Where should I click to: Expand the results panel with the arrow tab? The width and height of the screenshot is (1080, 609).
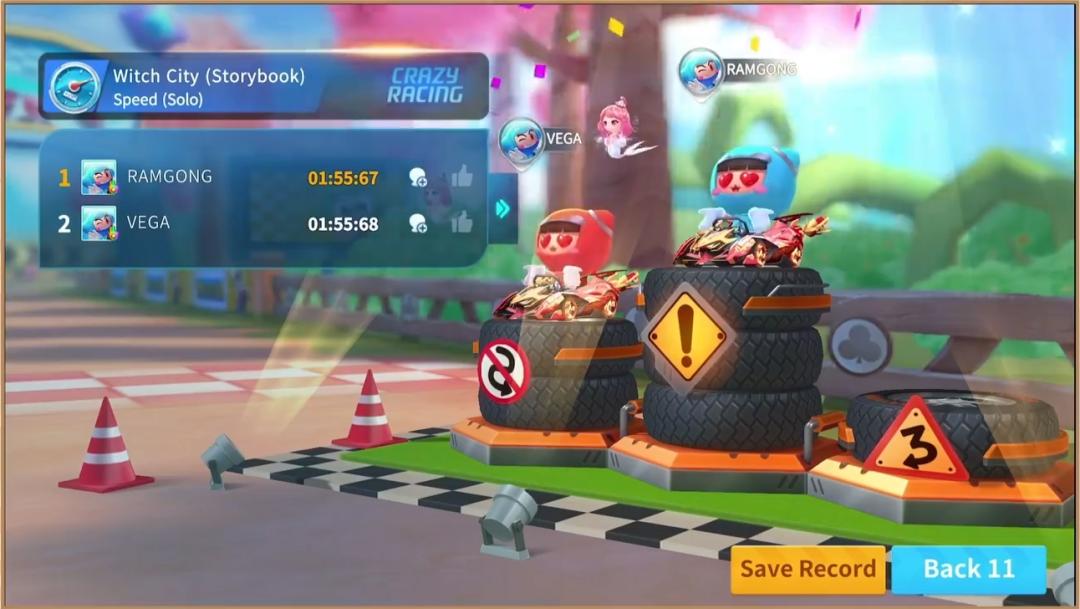(502, 208)
